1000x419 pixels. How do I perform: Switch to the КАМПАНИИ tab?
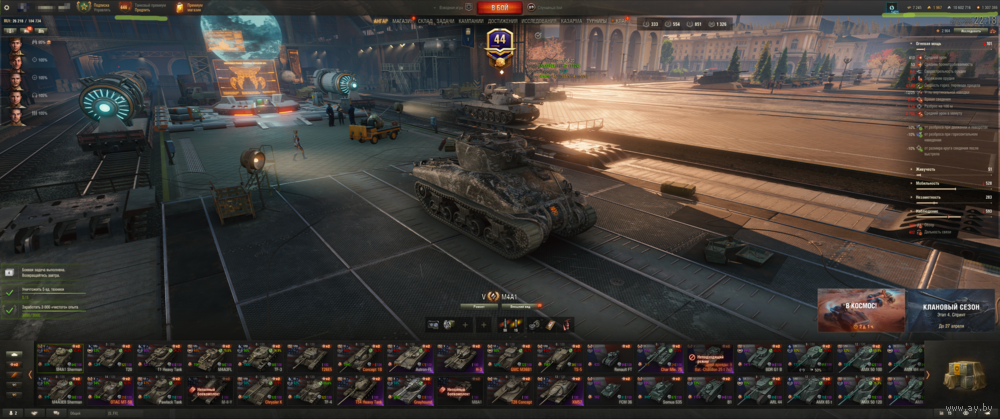click(471, 20)
